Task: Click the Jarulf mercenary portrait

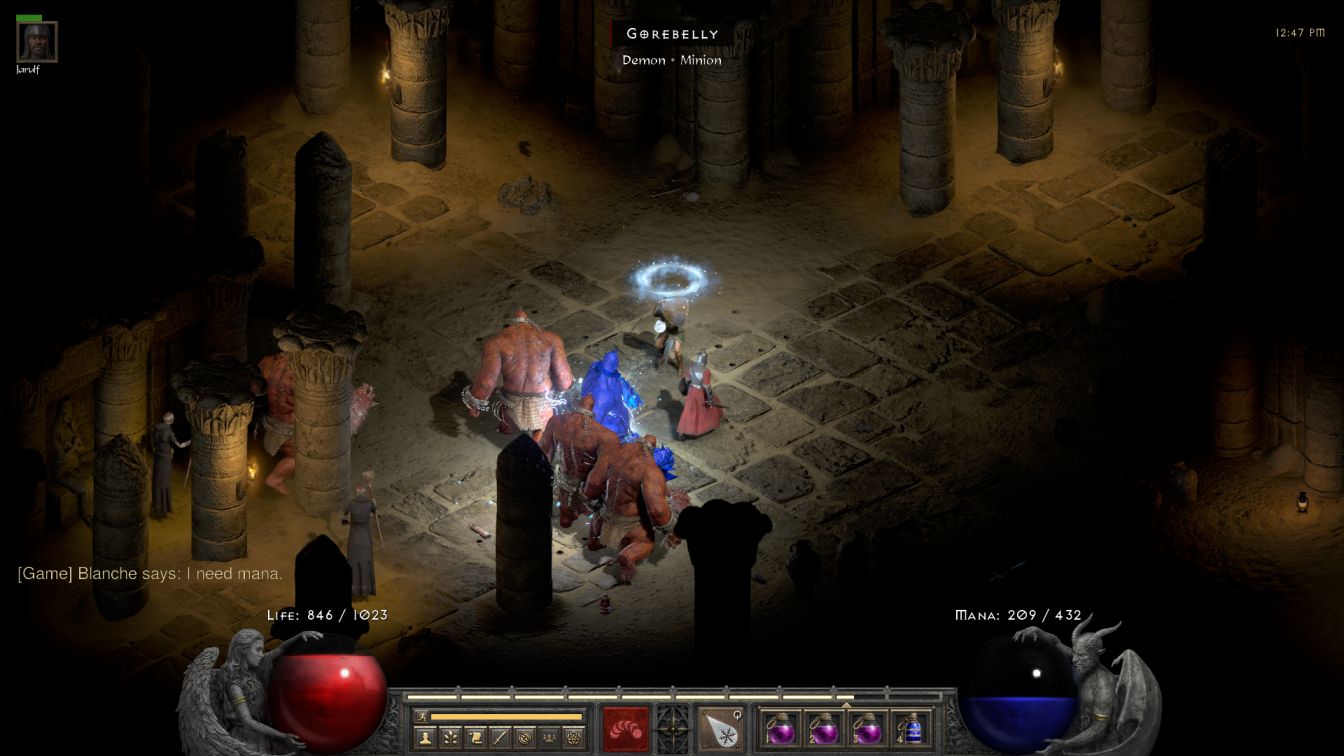Action: [x=37, y=42]
